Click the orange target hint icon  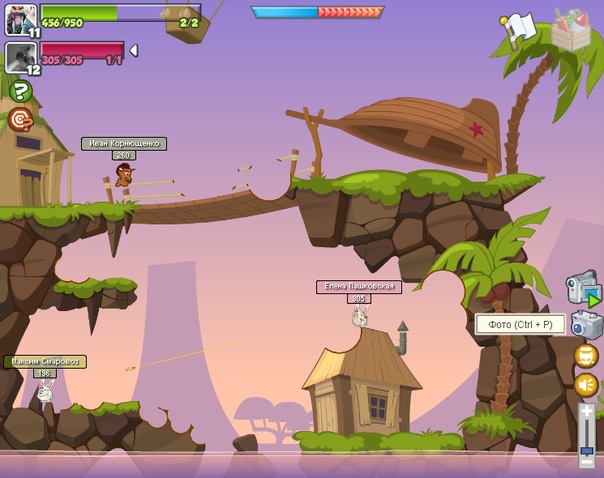click(20, 120)
